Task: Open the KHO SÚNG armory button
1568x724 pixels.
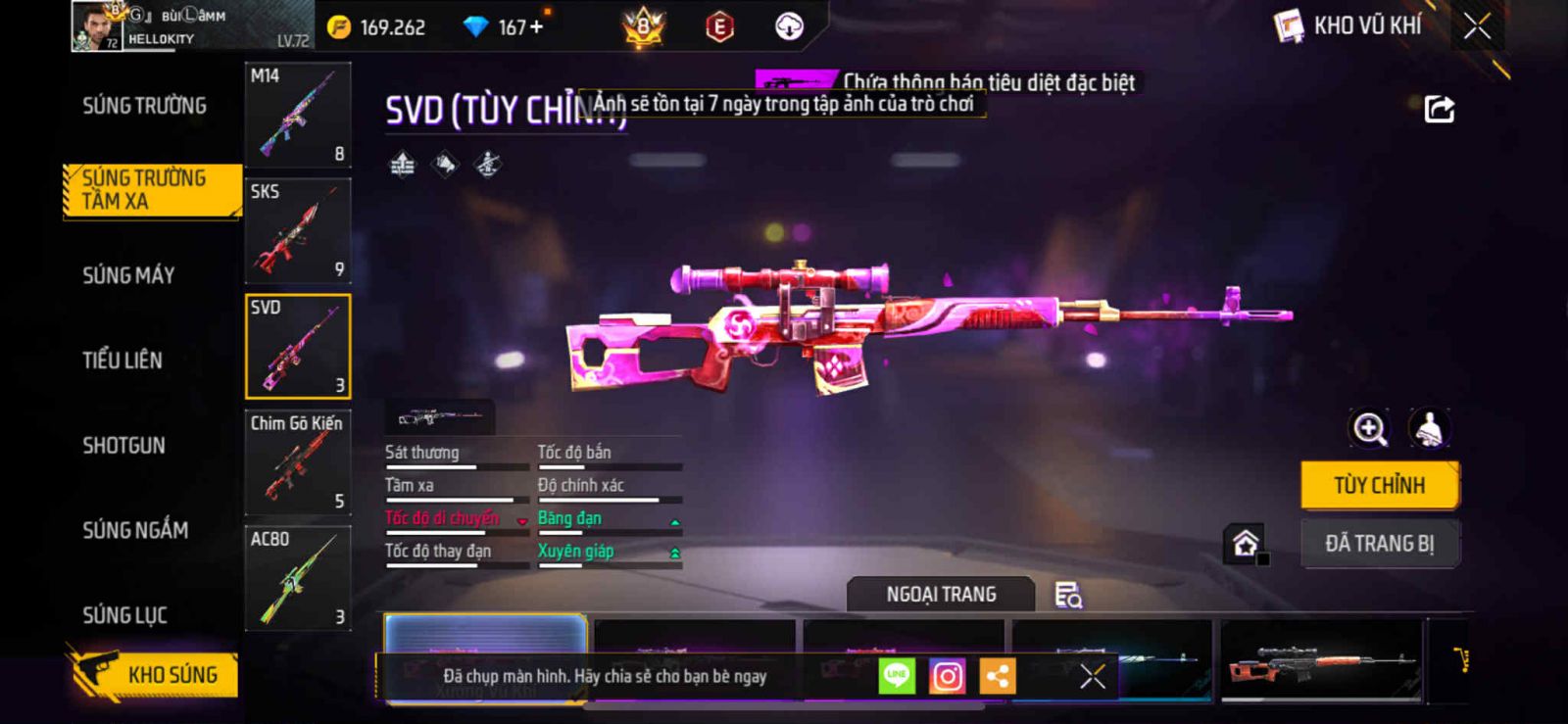Action: point(157,674)
